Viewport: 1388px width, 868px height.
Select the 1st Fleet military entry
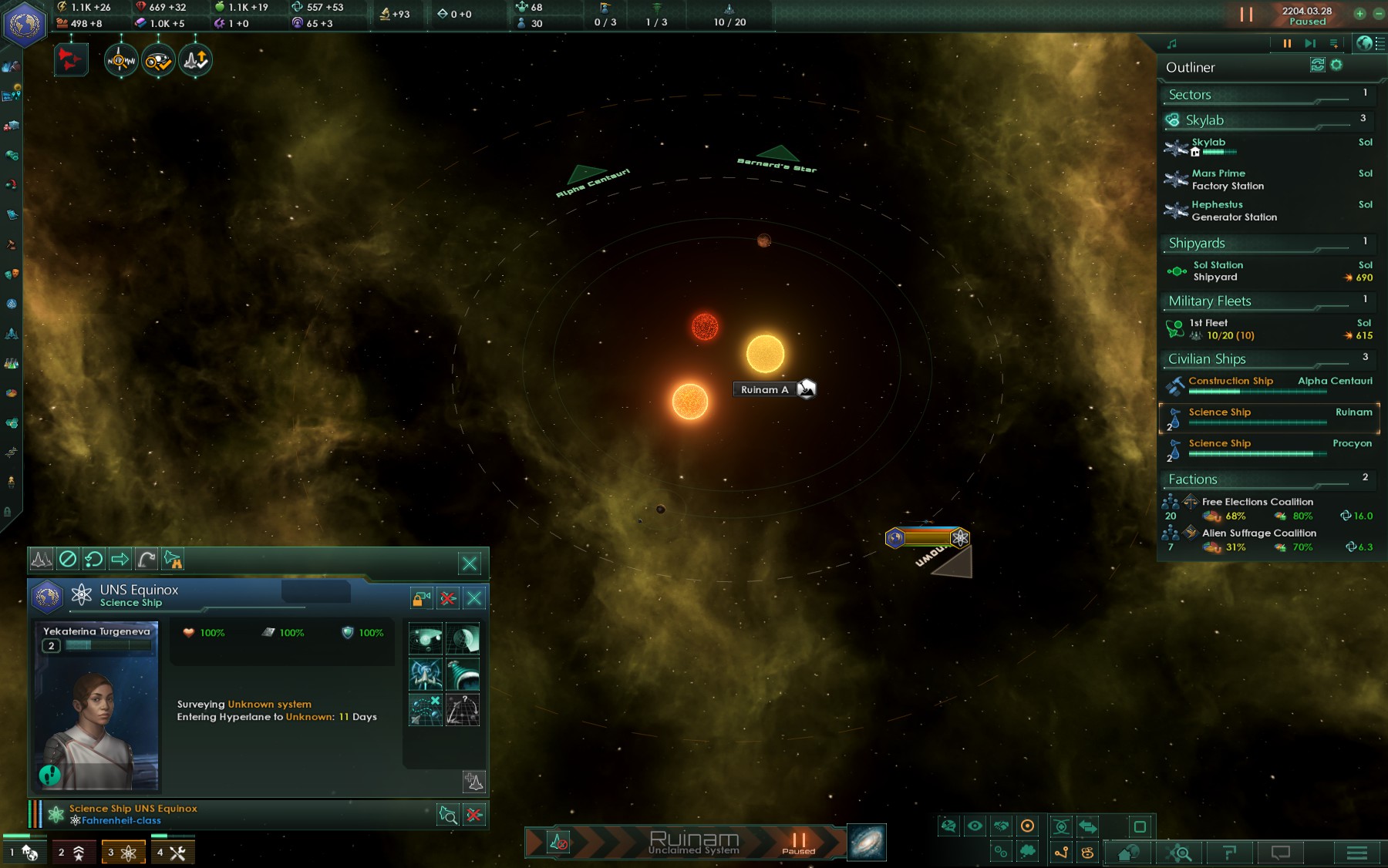(x=1270, y=329)
